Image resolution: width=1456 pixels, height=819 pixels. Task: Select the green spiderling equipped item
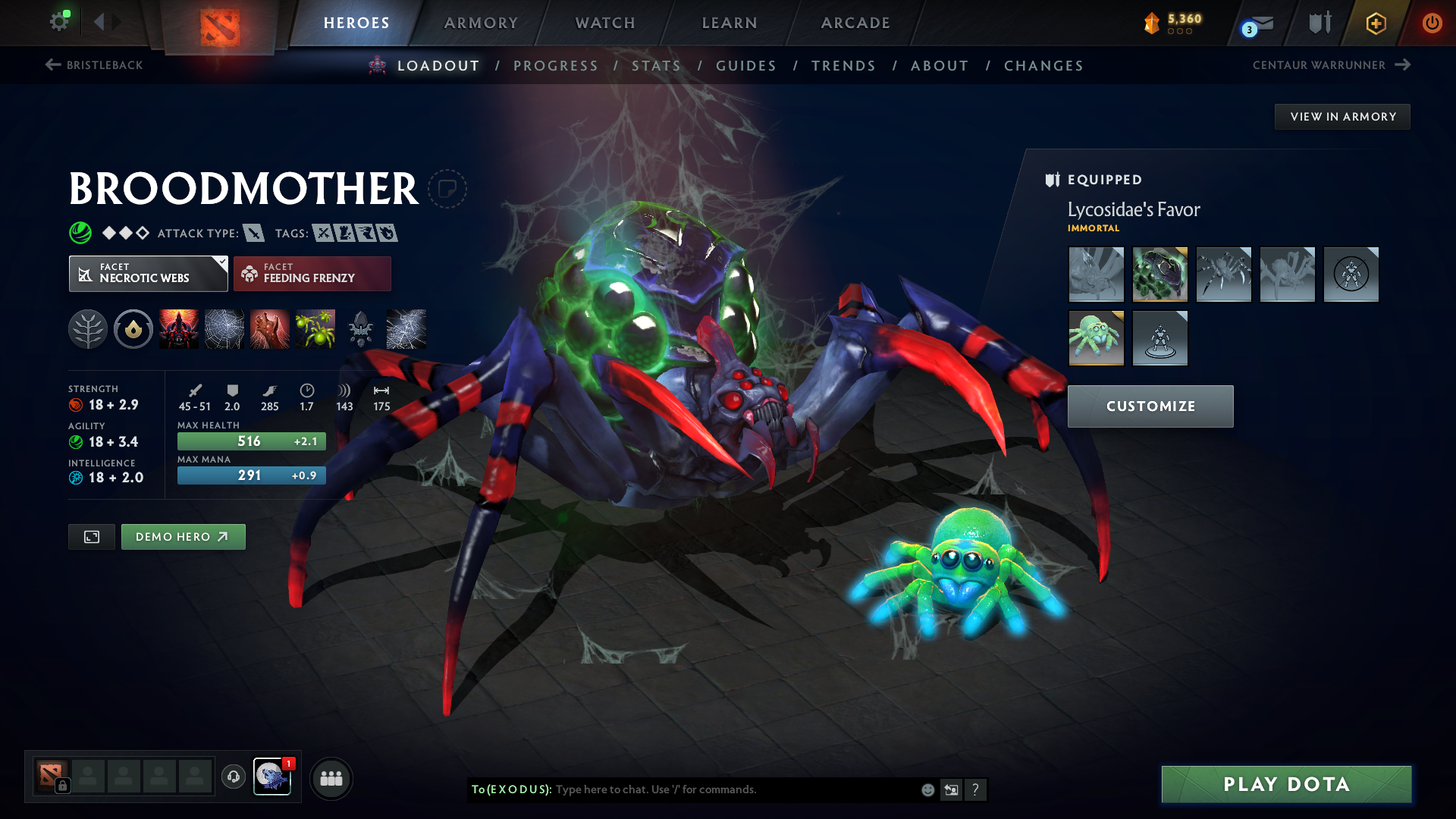[1096, 338]
